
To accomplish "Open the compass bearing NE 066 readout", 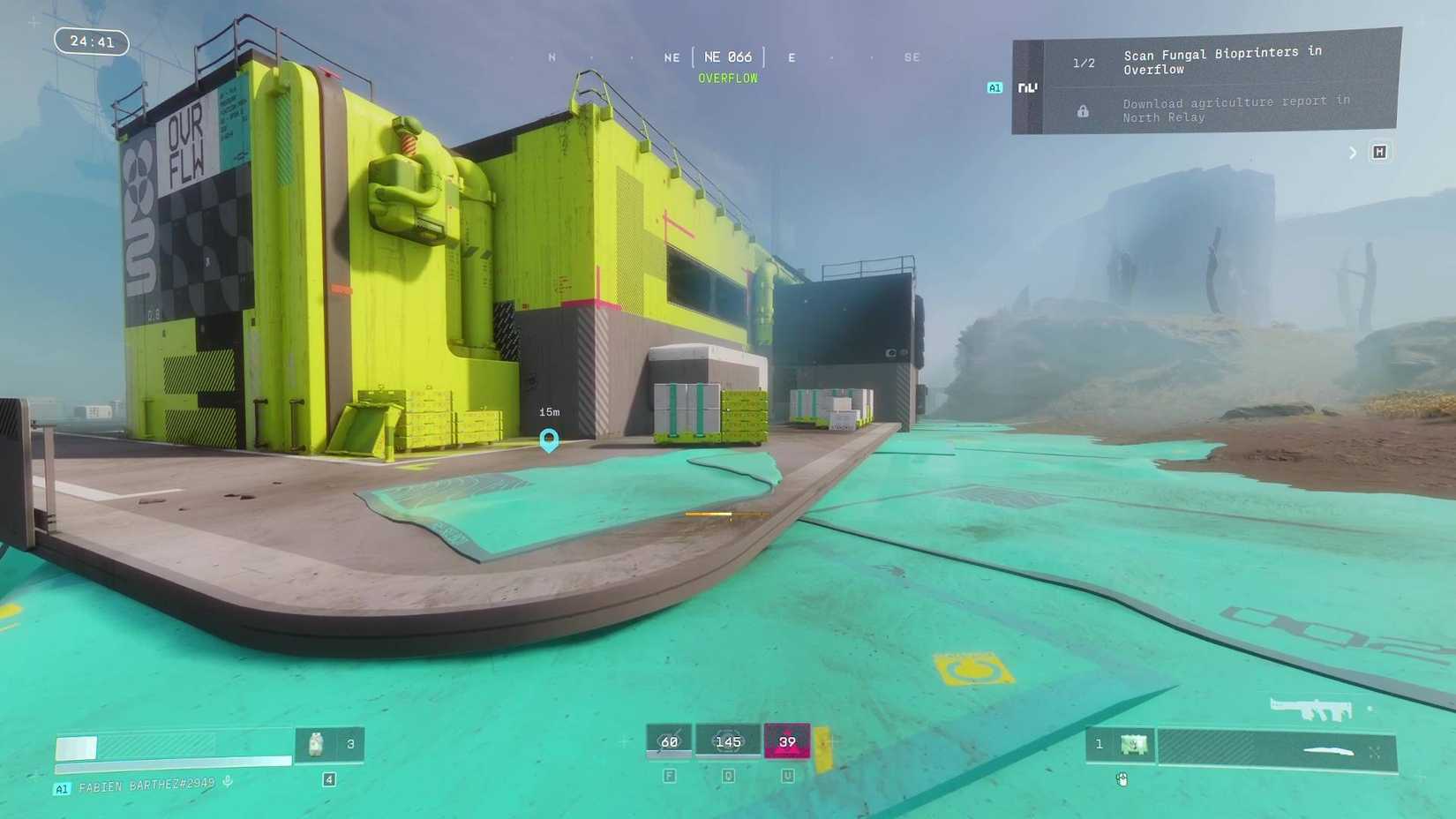I will (728, 56).
